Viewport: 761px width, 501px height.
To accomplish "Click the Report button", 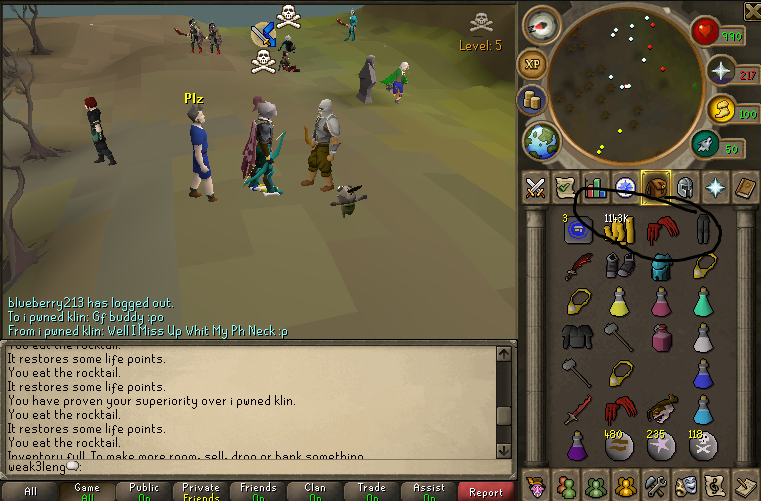I will pyautogui.click(x=486, y=491).
